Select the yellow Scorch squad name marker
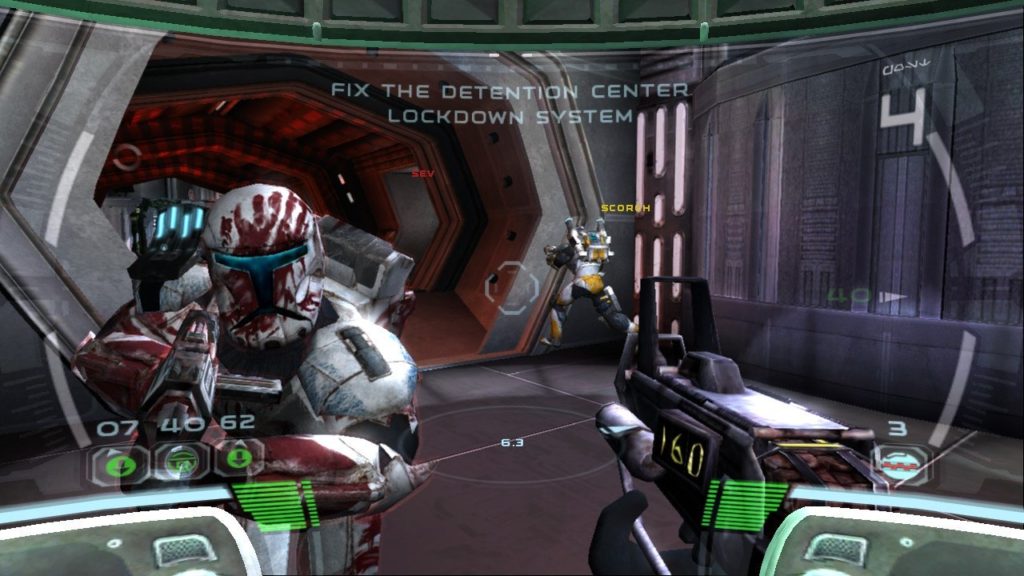The height and width of the screenshot is (576, 1024). (626, 209)
